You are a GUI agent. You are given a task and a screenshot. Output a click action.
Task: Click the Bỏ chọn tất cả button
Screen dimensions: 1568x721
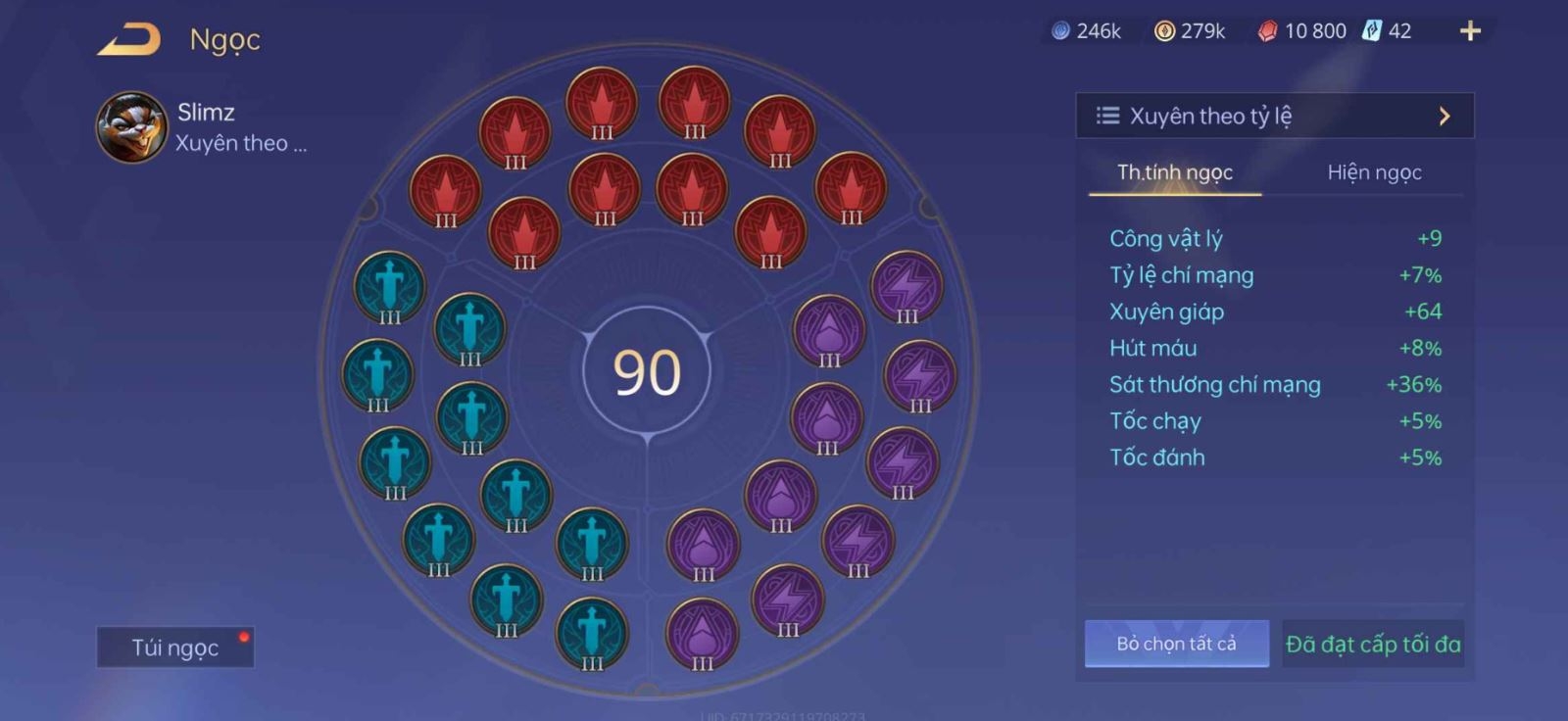pos(1175,644)
